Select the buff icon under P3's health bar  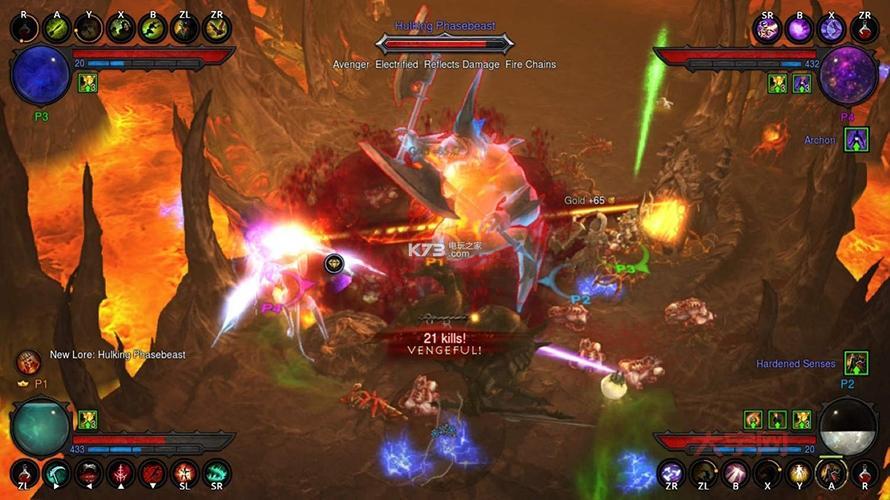[87, 83]
